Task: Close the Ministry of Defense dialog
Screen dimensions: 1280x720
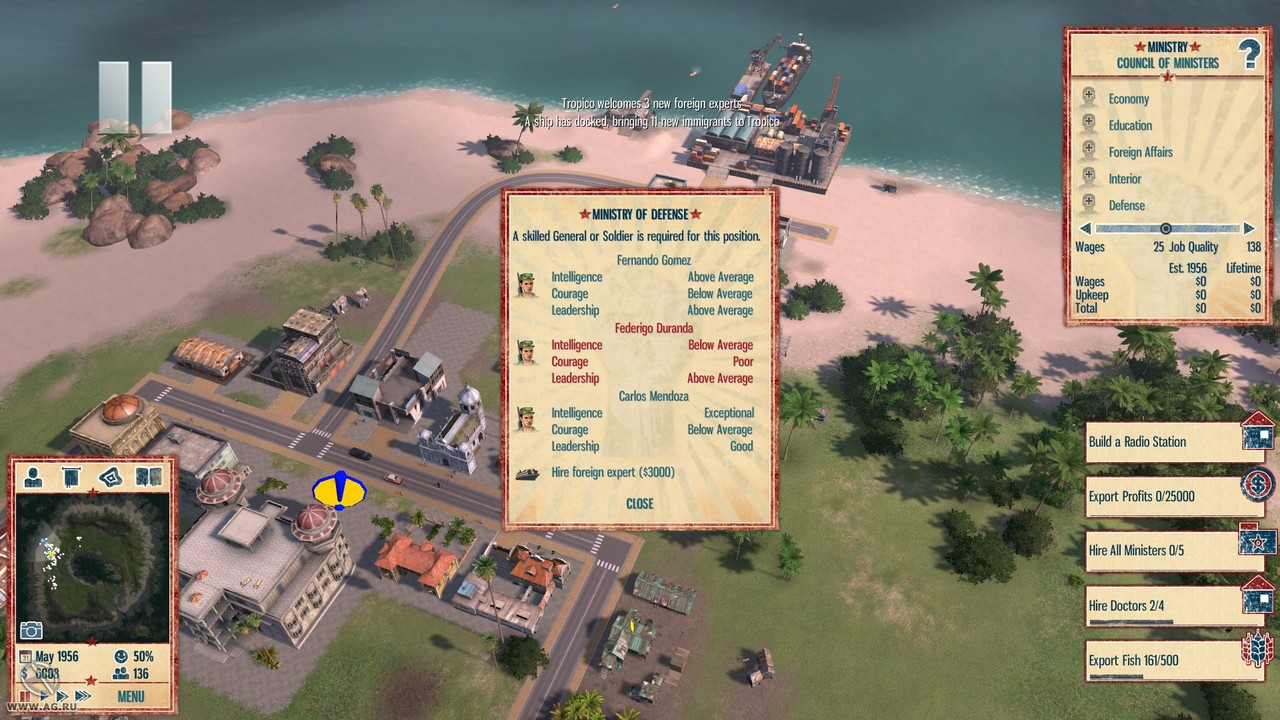Action: [639, 503]
